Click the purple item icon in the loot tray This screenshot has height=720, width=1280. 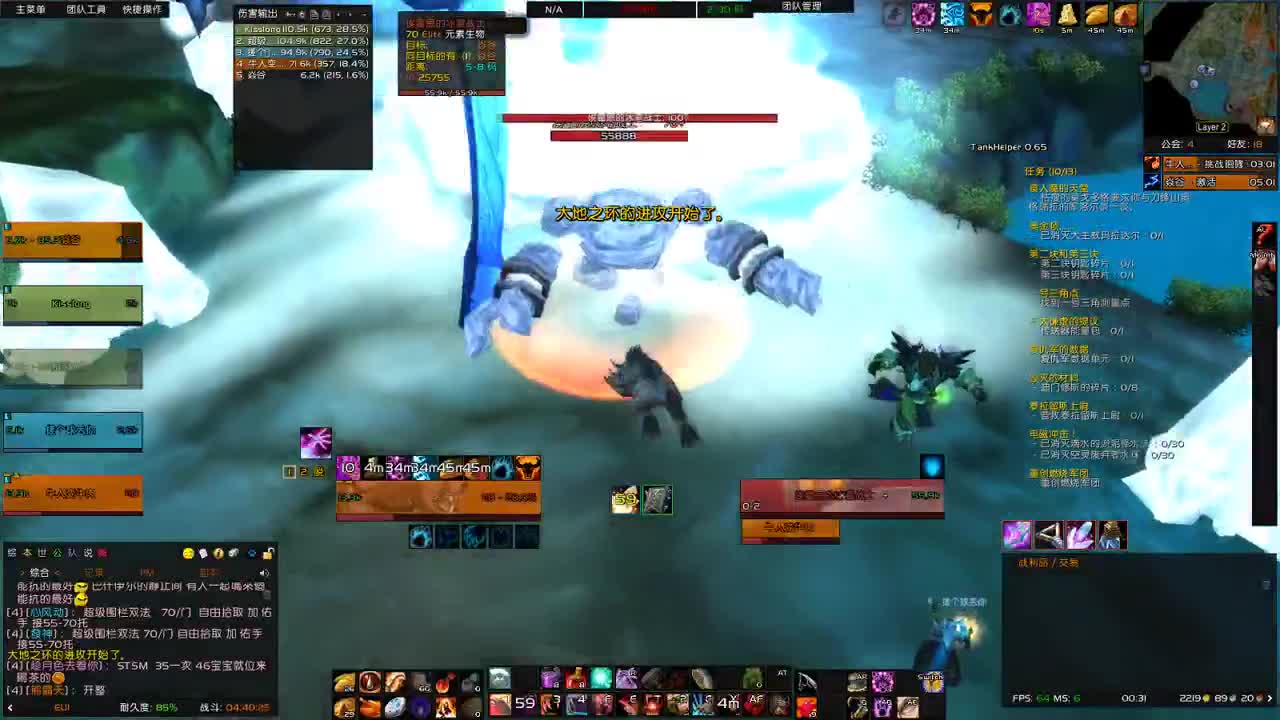coord(1016,535)
